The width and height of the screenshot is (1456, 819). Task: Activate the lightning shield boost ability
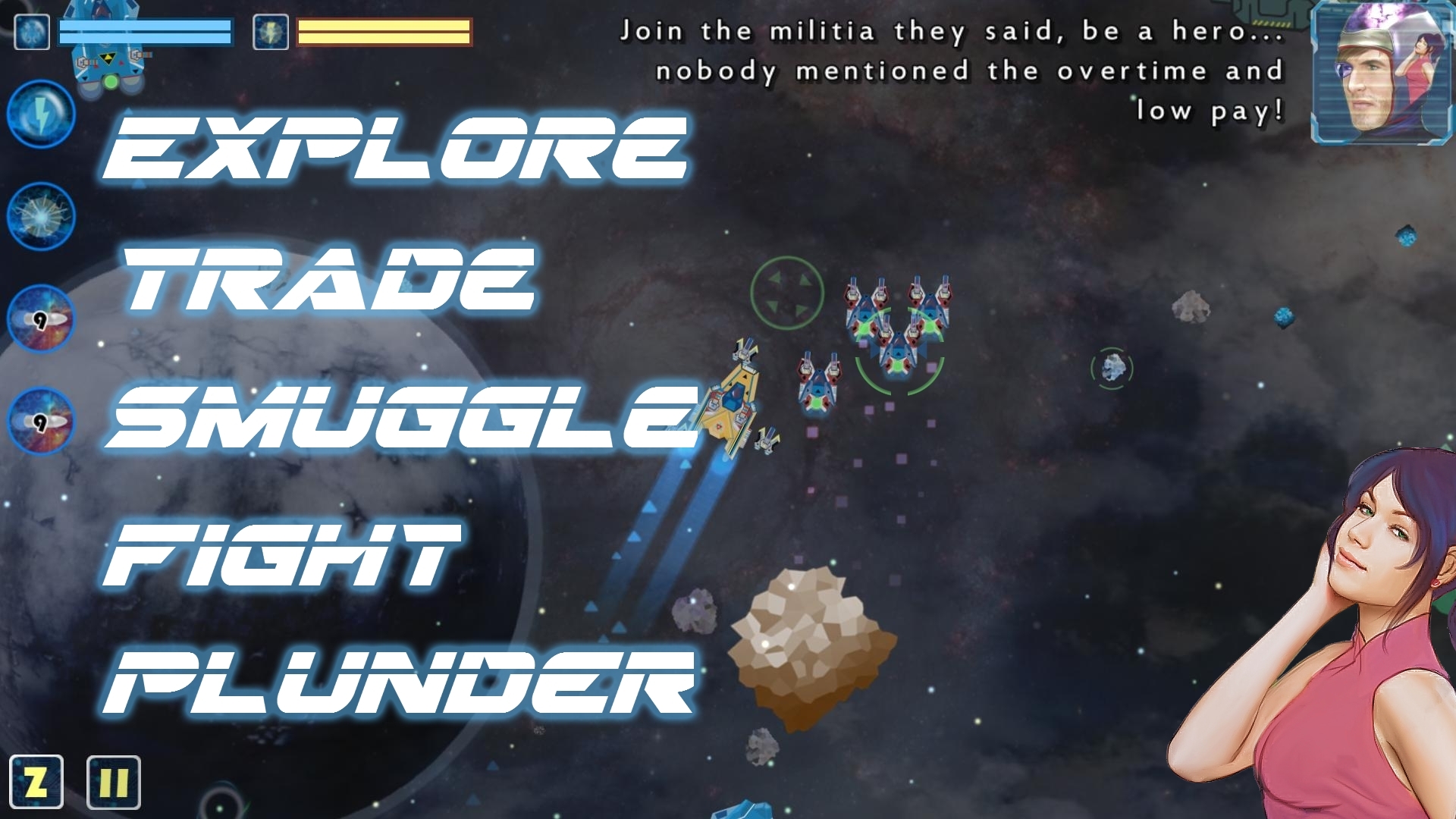[x=42, y=114]
